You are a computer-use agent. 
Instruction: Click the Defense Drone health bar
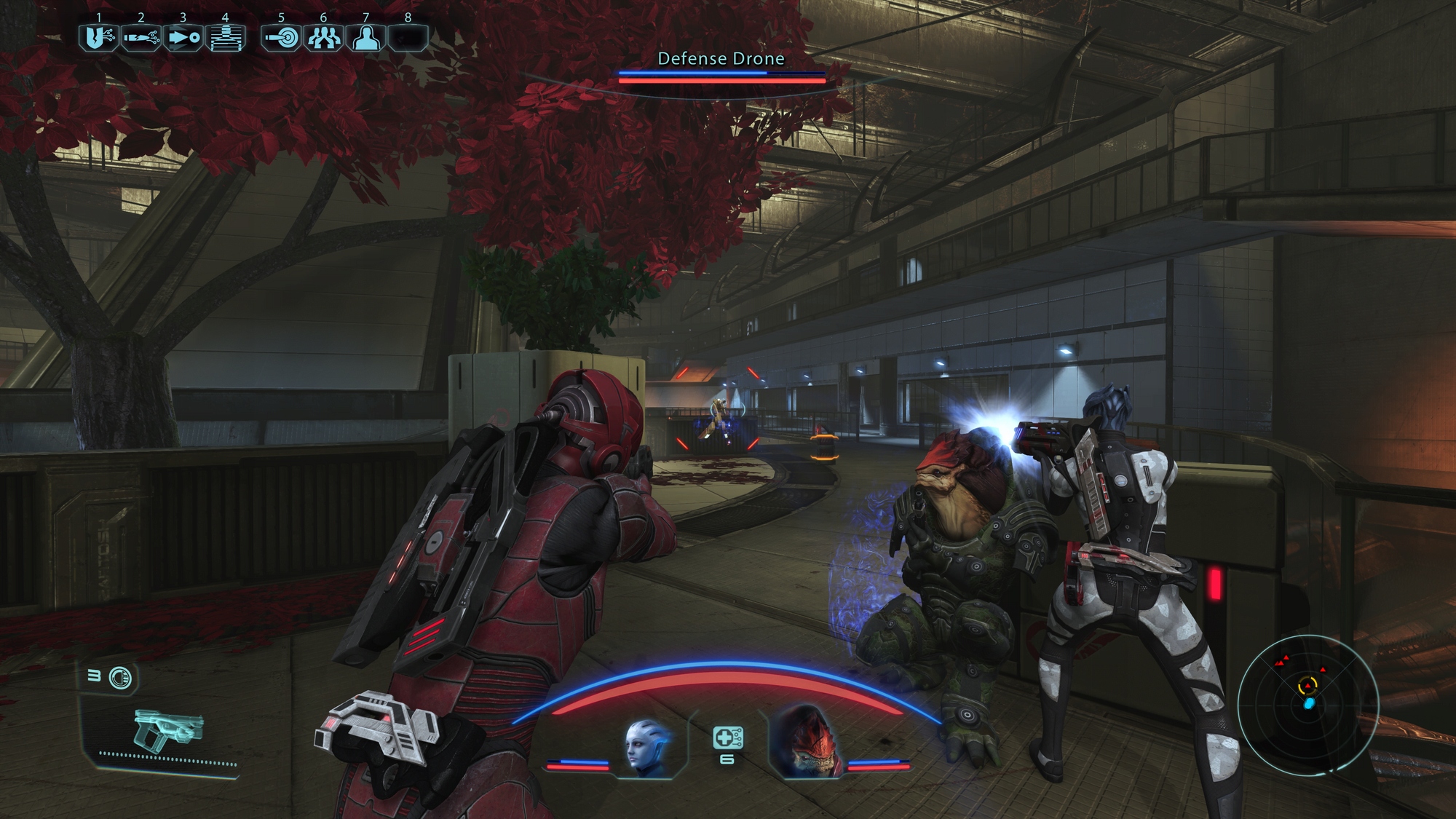point(721,79)
